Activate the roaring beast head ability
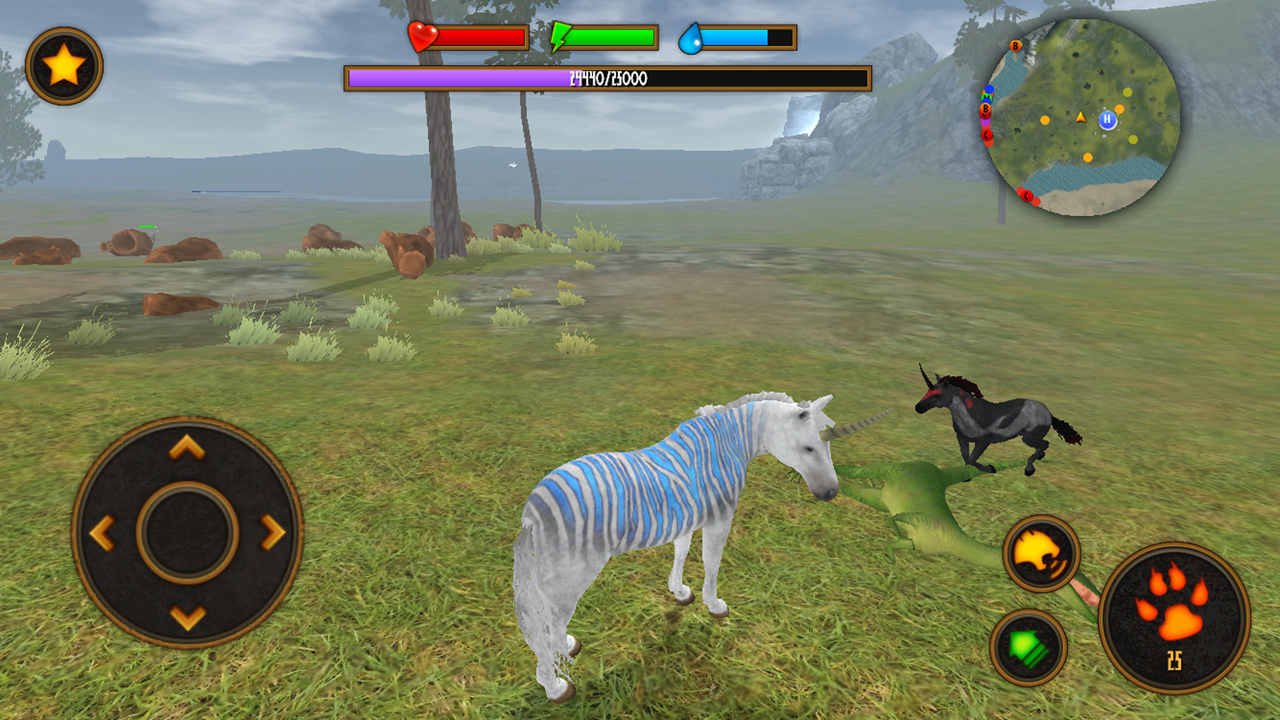This screenshot has width=1280, height=720. (x=1041, y=553)
